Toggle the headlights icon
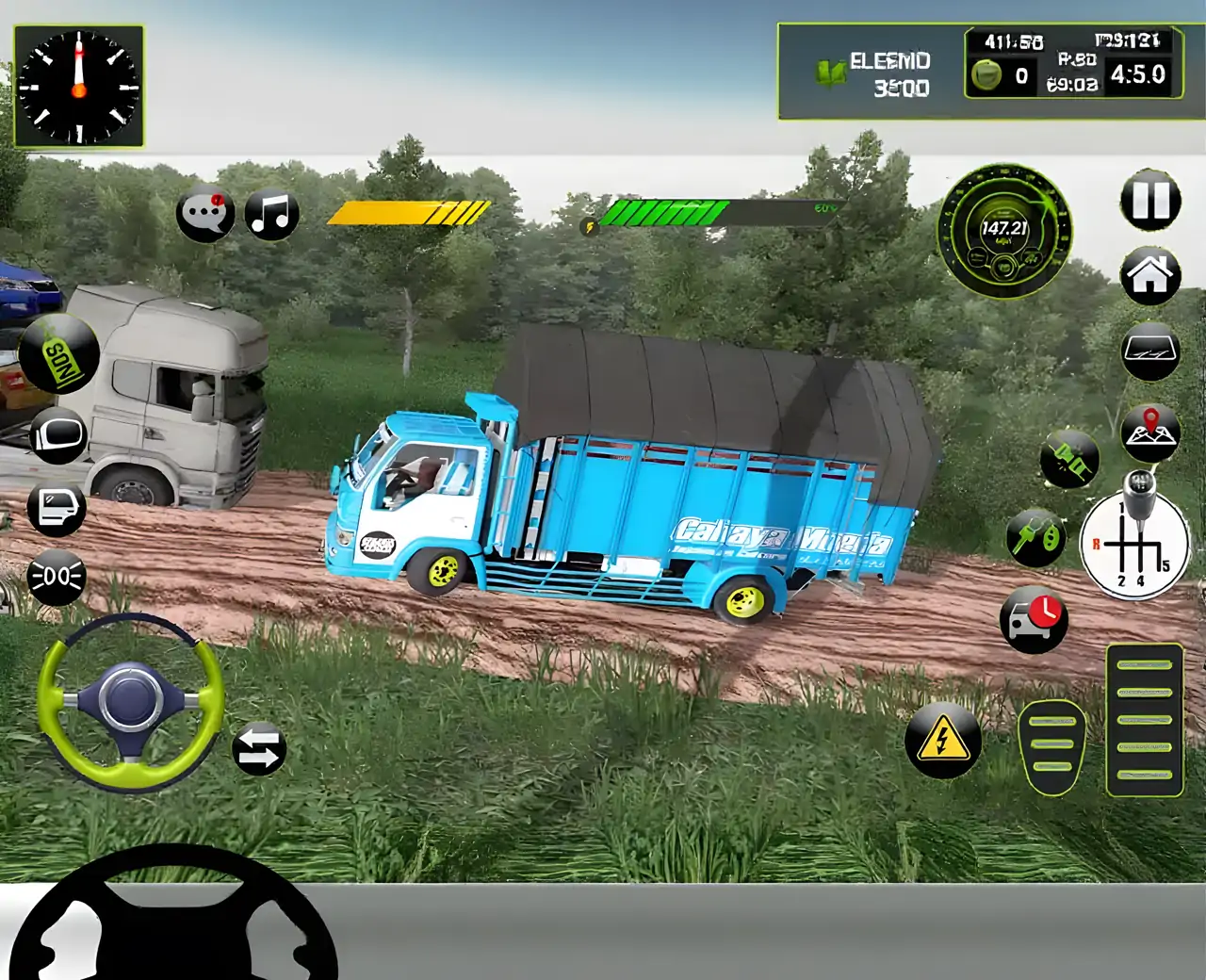Image resolution: width=1206 pixels, height=980 pixels. (57, 576)
